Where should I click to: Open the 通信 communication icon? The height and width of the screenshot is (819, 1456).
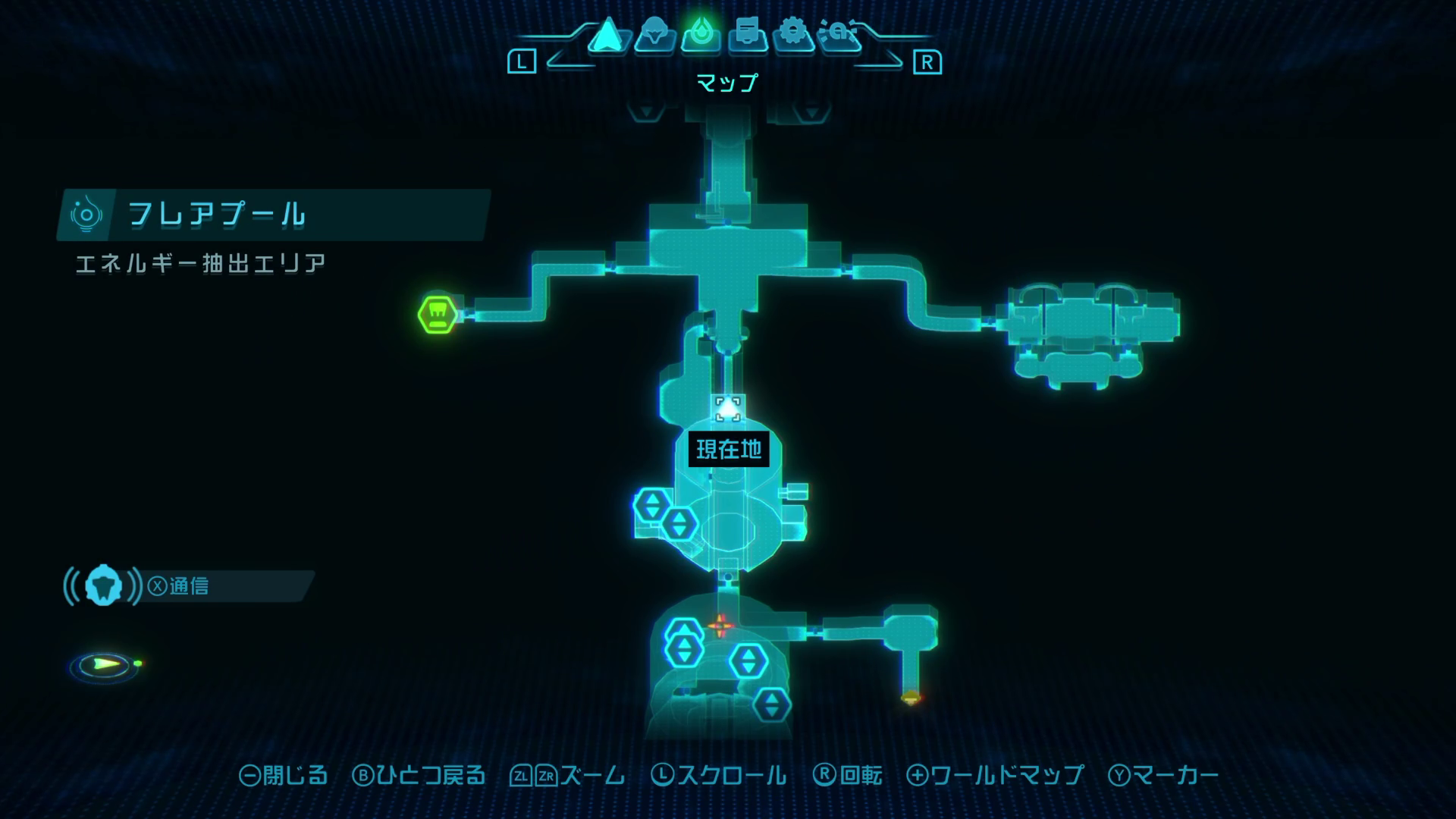(103, 586)
